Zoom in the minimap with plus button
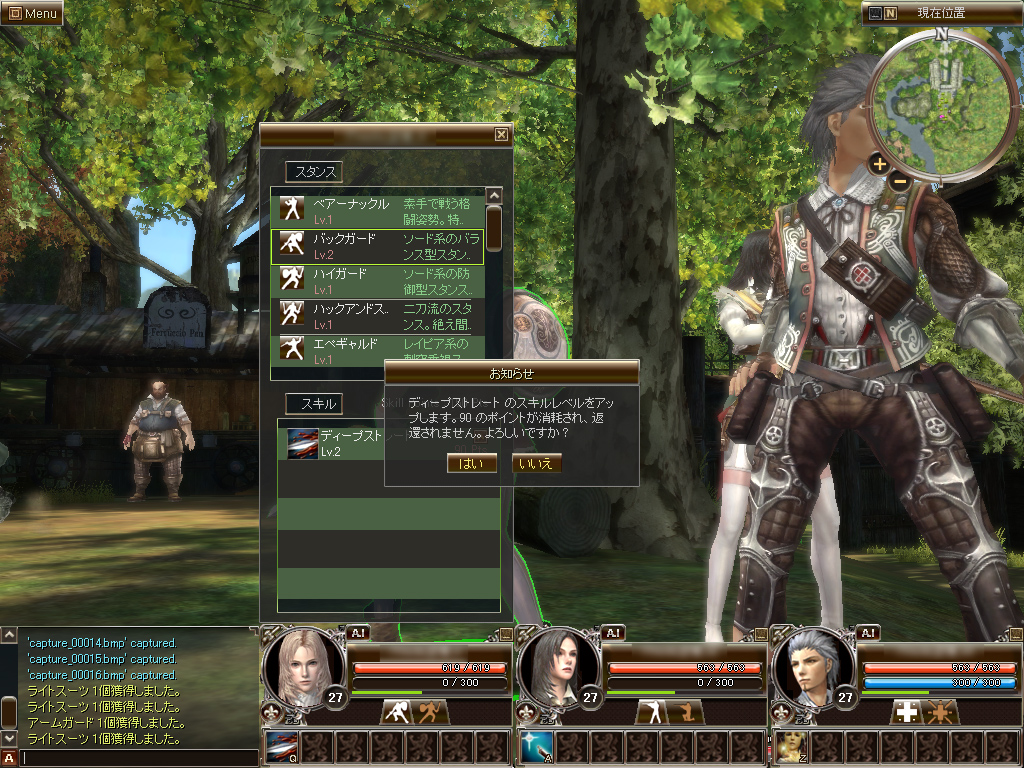Screen dimensions: 1024x768 tap(879, 163)
